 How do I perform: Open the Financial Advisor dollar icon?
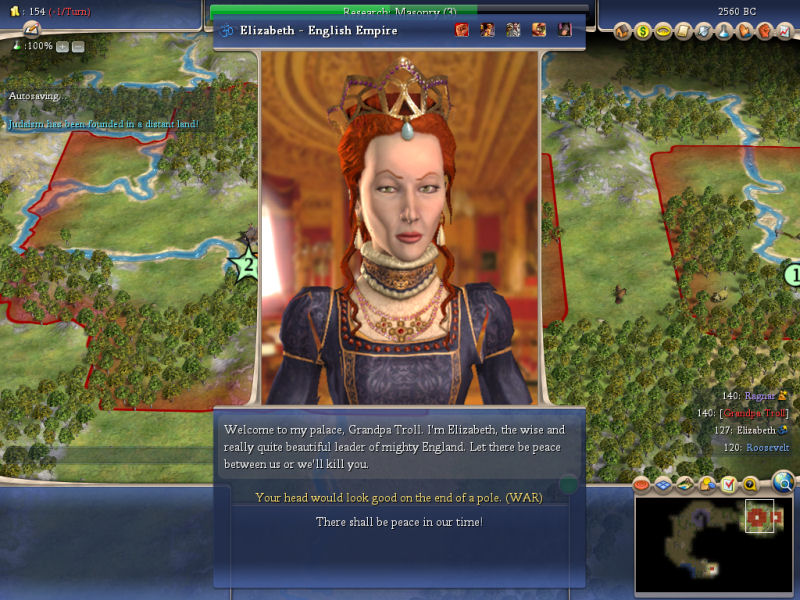point(643,31)
